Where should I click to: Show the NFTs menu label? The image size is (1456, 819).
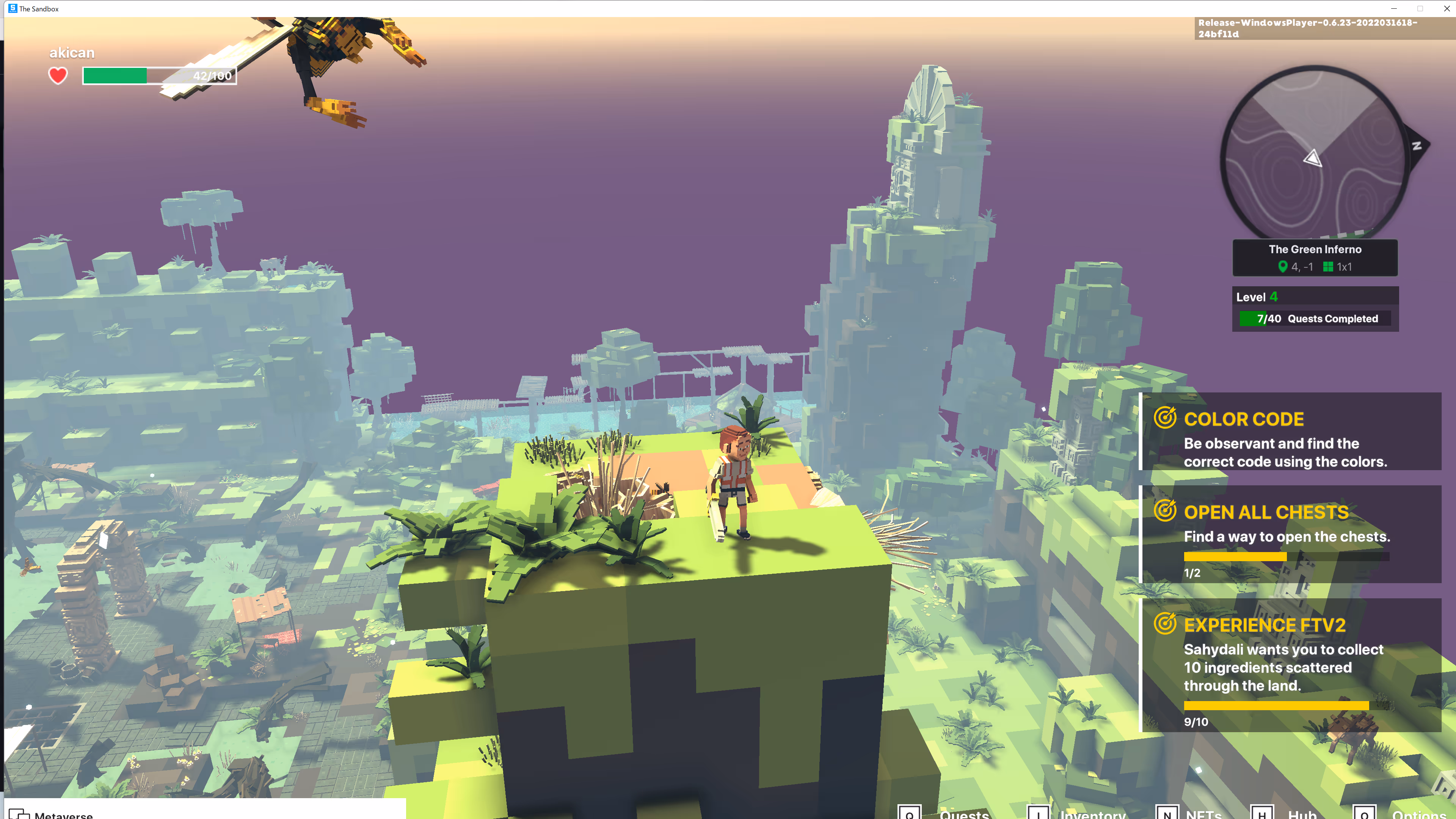(1203, 814)
